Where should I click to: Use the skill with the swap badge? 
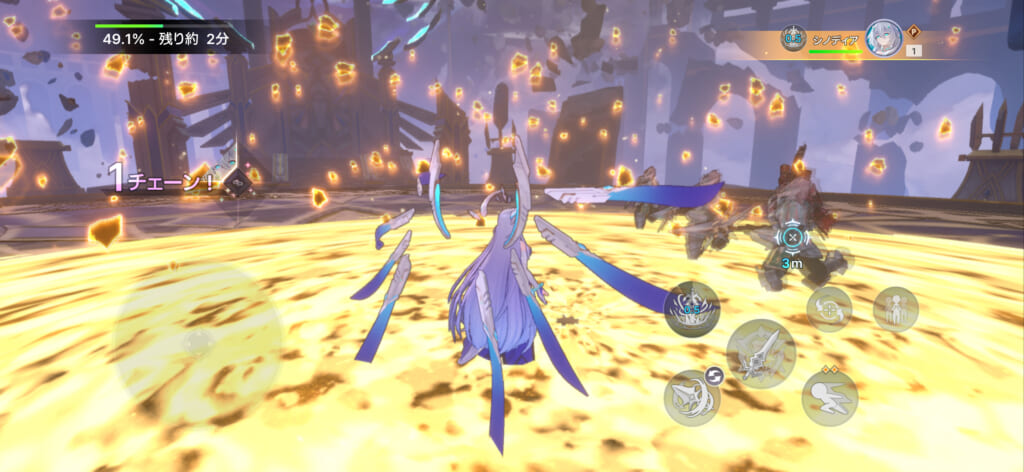692,397
